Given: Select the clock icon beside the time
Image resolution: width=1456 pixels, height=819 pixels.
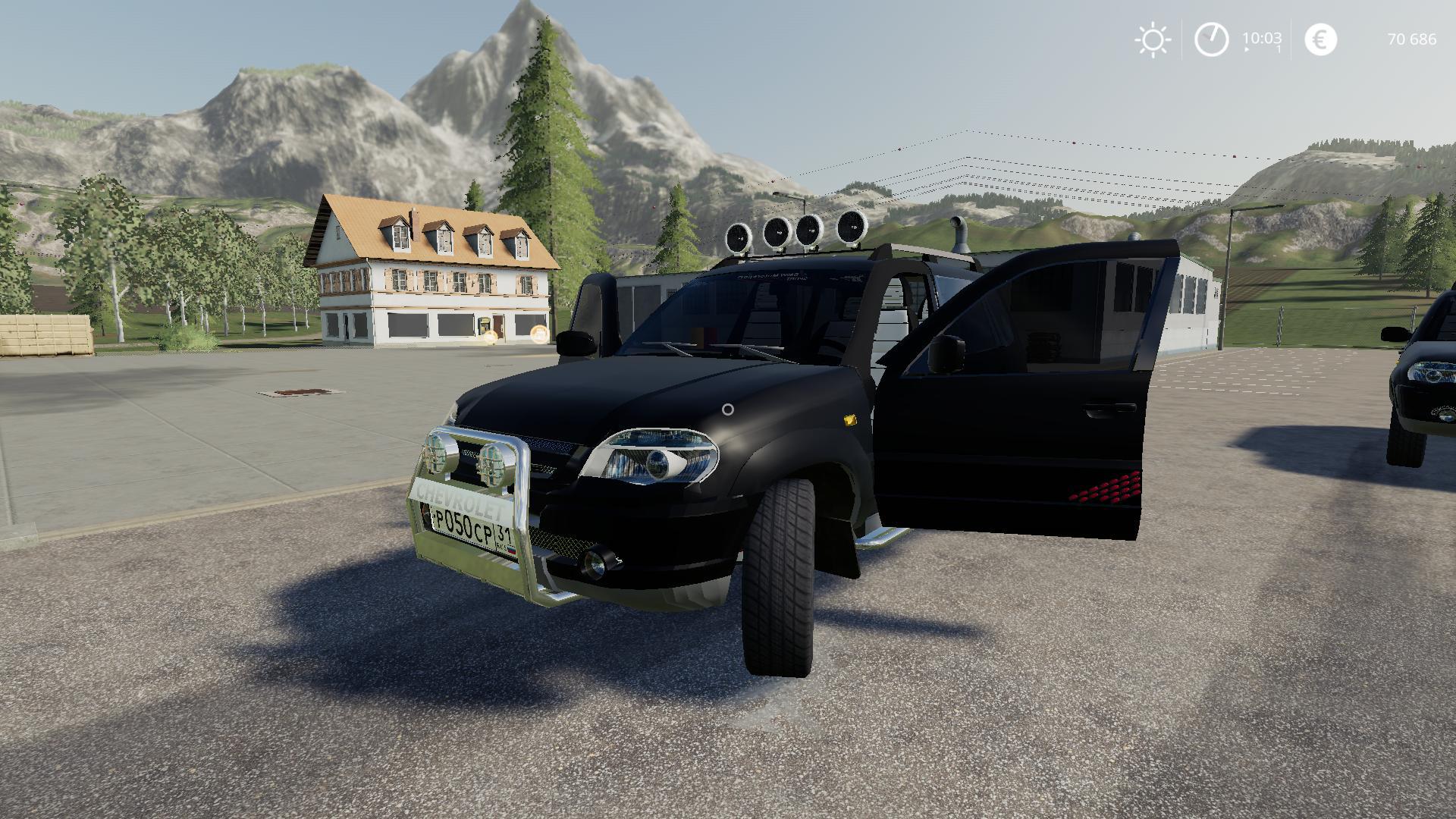Looking at the screenshot, I should pyautogui.click(x=1211, y=39).
